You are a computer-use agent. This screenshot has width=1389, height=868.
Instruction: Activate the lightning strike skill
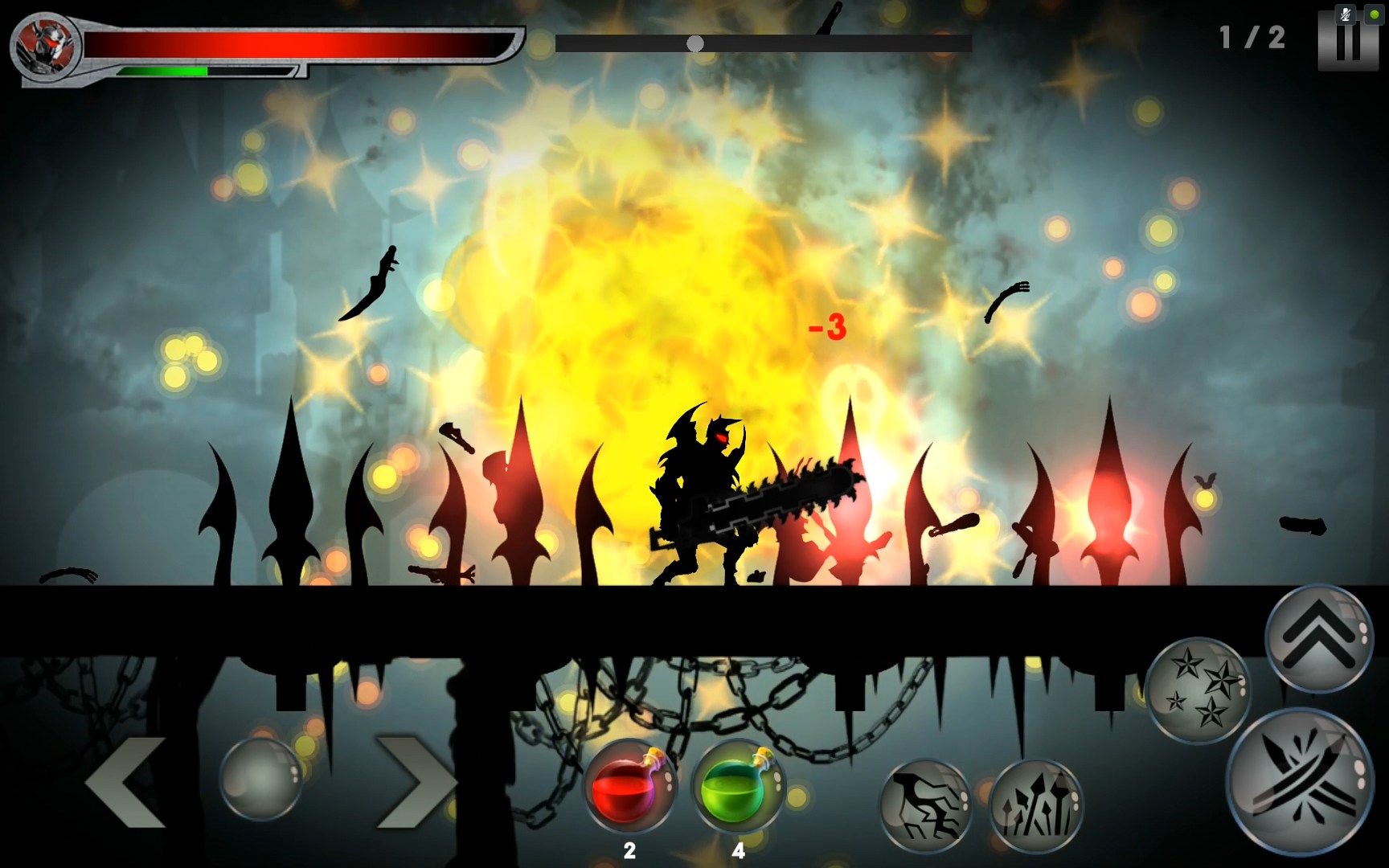tap(925, 805)
